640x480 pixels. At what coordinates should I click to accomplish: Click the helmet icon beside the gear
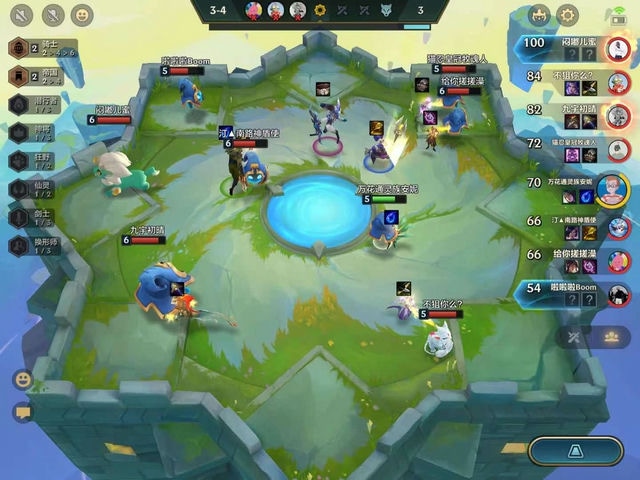pos(540,14)
